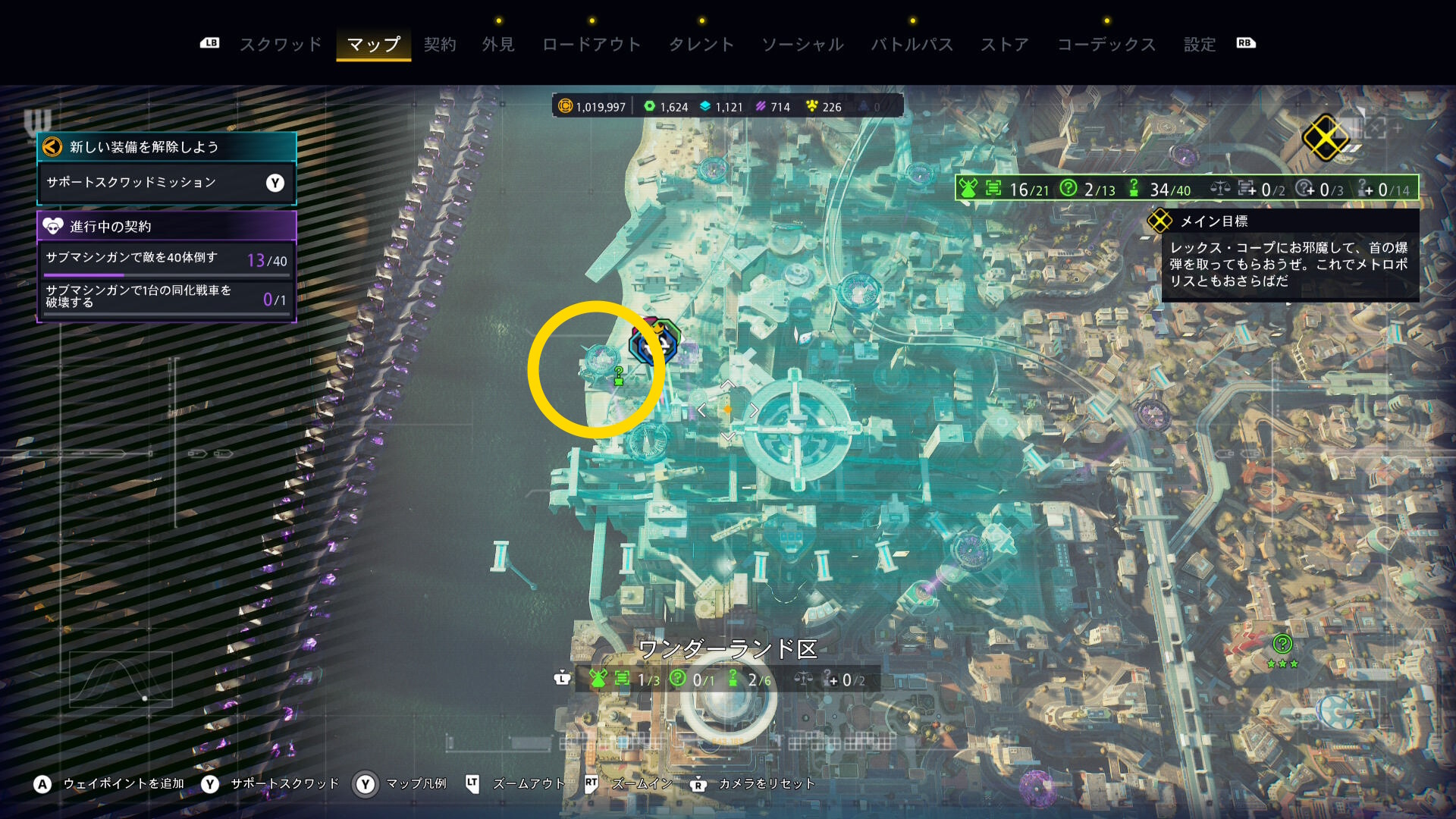Open the ストア tab
The image size is (1456, 819).
pyautogui.click(x=1005, y=45)
